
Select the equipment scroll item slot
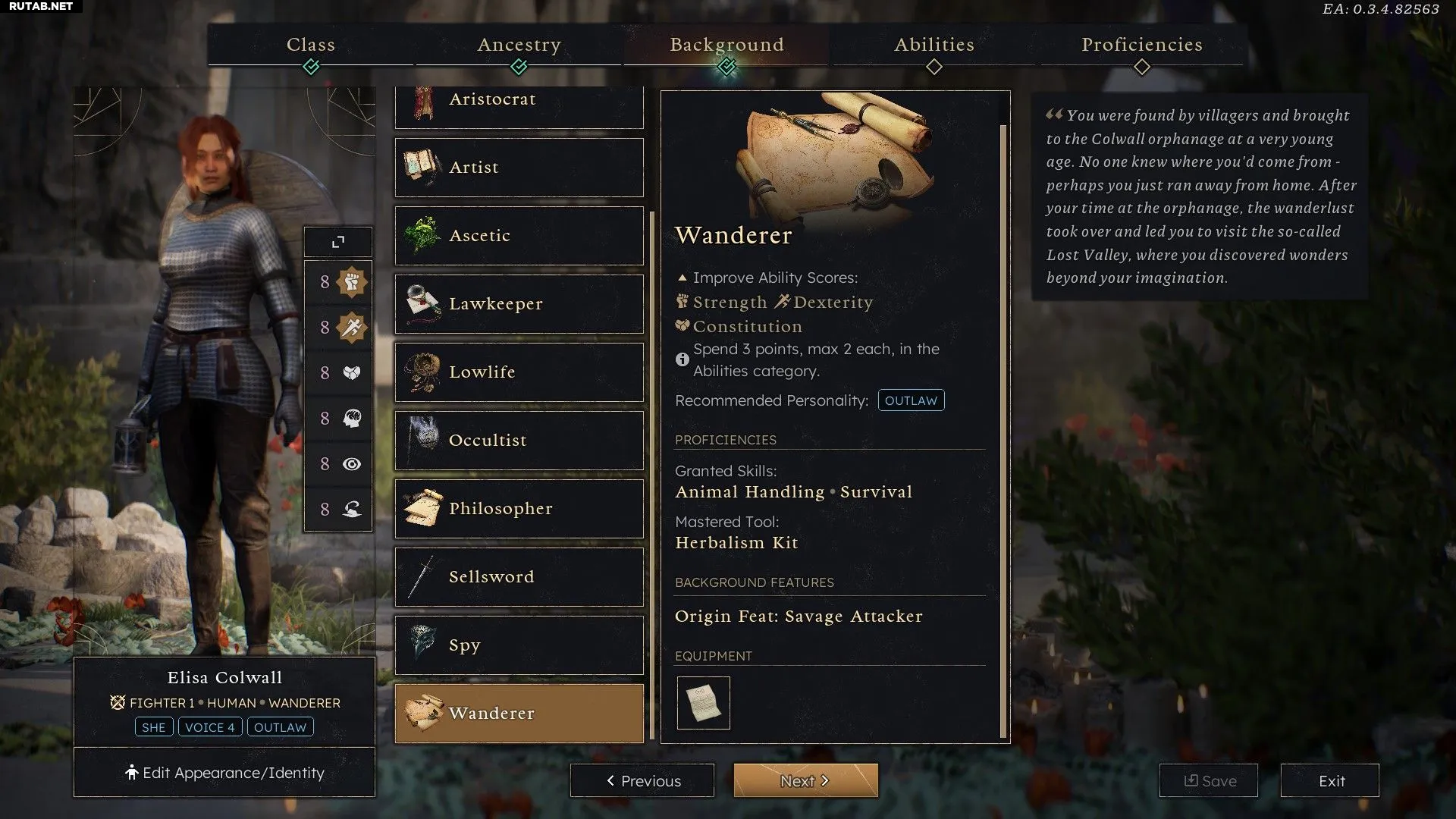703,703
